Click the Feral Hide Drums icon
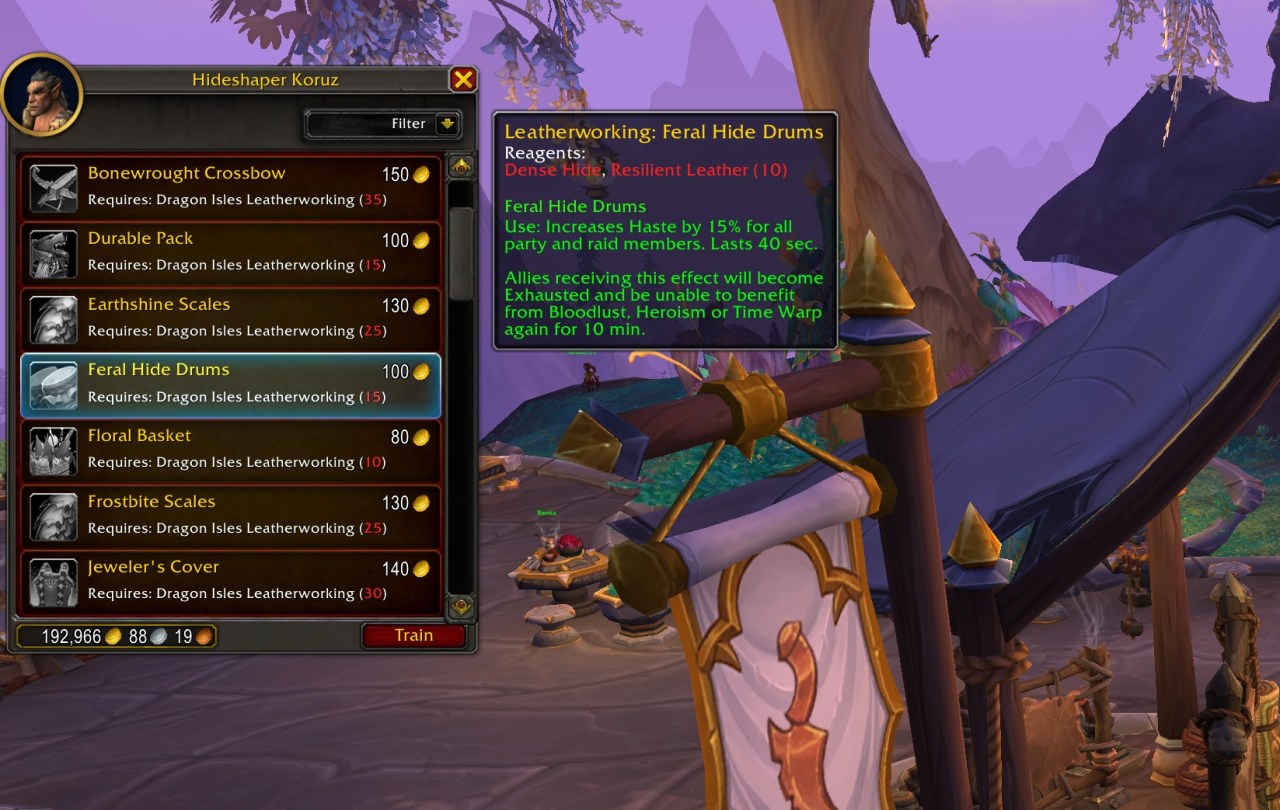 (53, 383)
